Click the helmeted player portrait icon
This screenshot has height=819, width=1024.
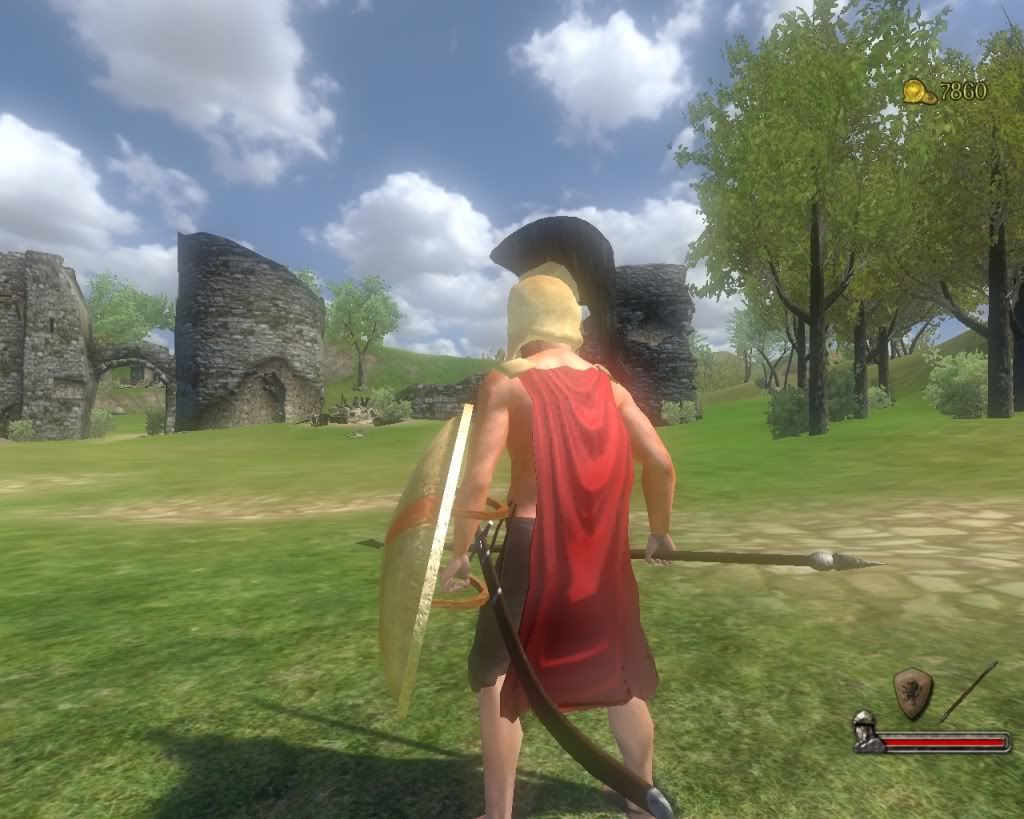tap(866, 733)
